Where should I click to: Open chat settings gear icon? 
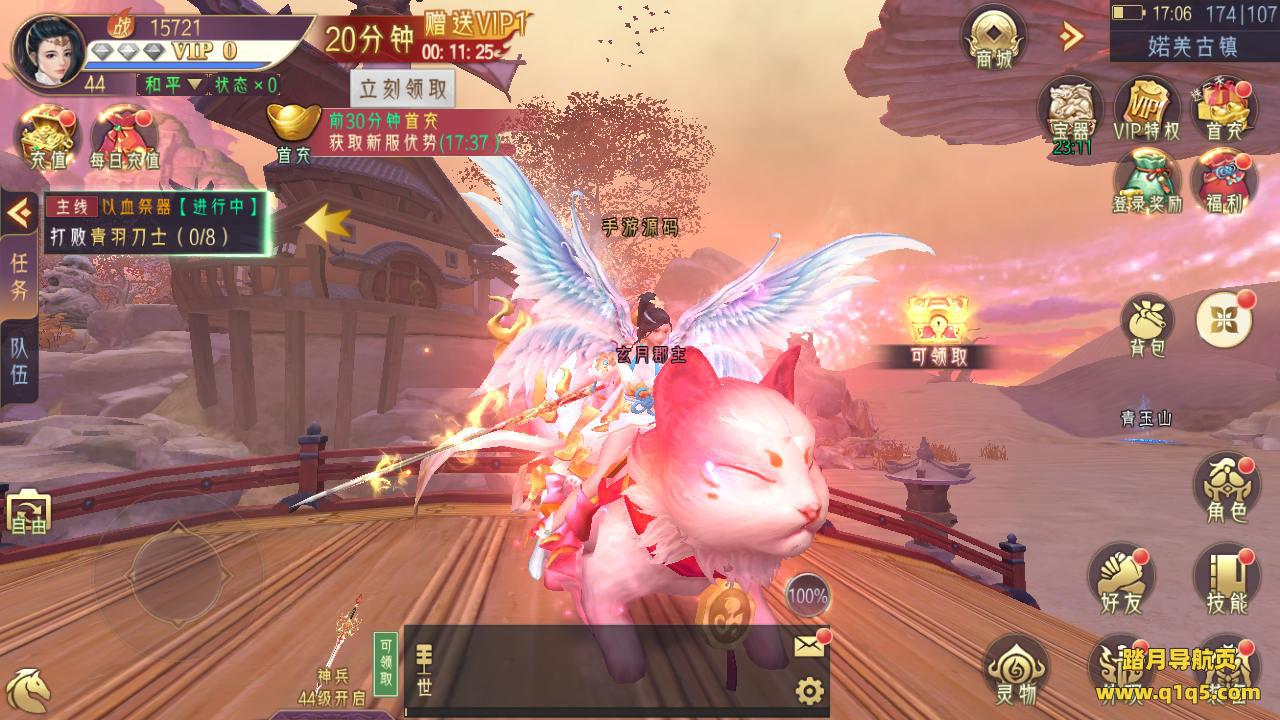(809, 691)
